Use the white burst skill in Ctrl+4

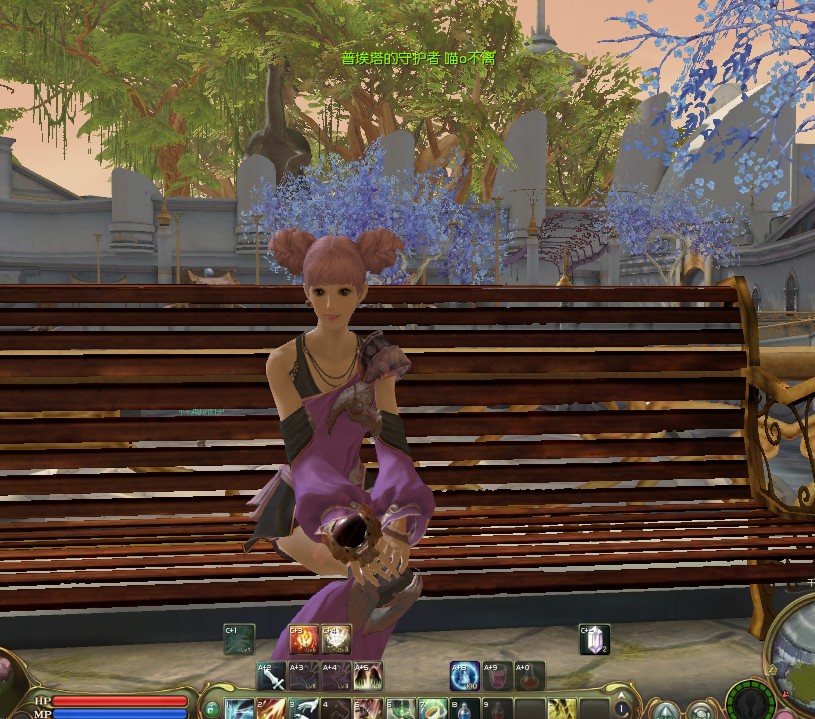336,639
